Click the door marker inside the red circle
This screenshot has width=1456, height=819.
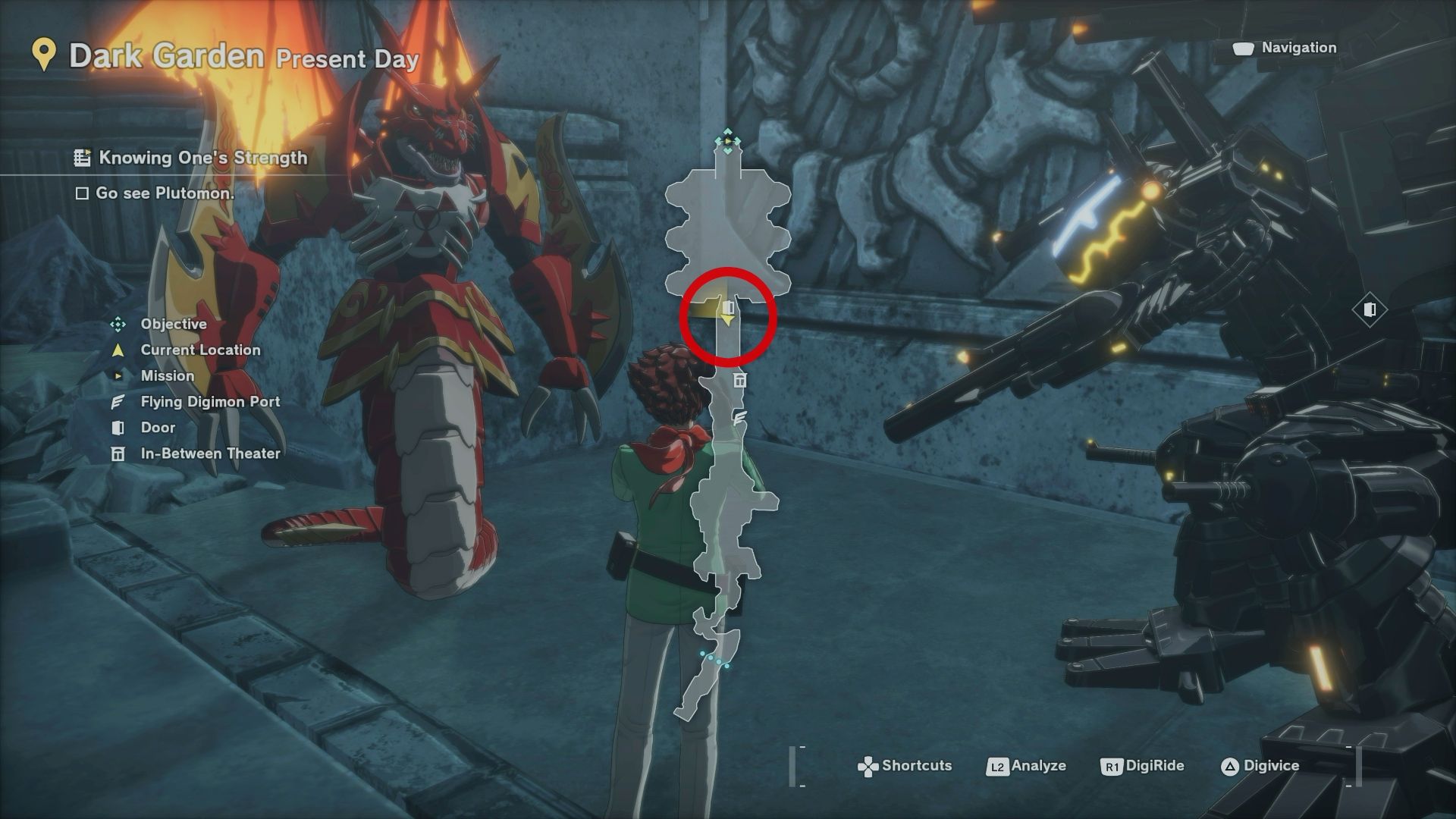pyautogui.click(x=729, y=307)
